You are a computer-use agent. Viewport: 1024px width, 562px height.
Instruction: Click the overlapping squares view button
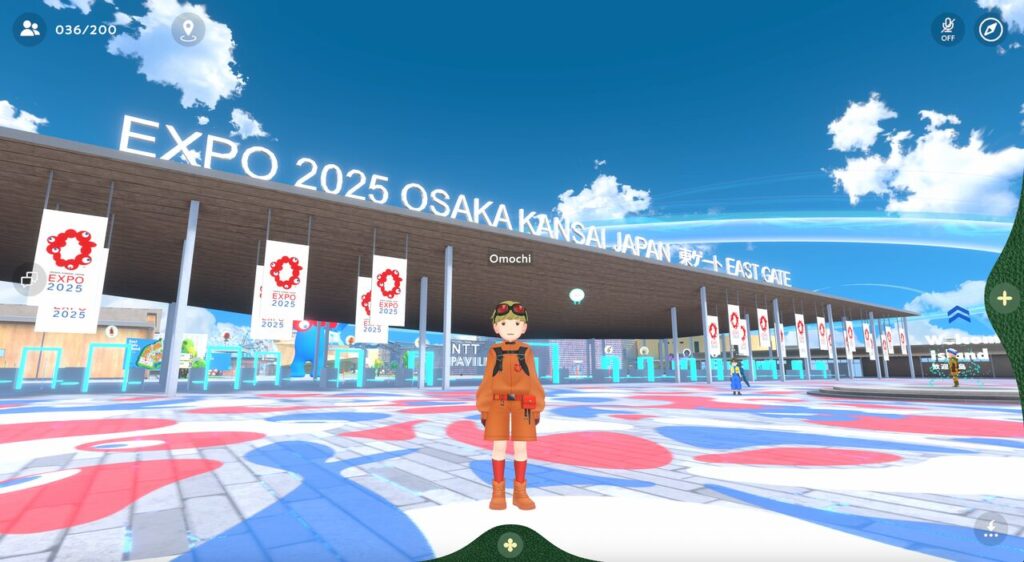(30, 278)
